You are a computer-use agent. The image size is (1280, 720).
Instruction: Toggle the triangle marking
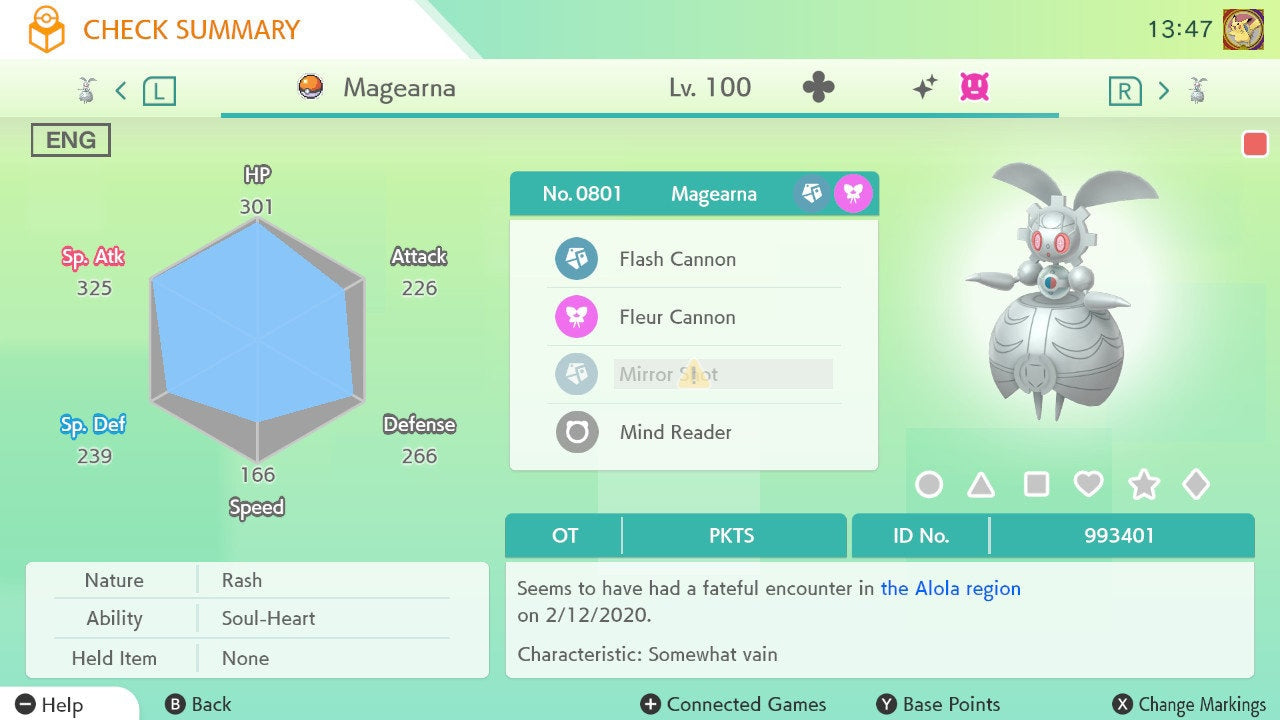tap(982, 485)
